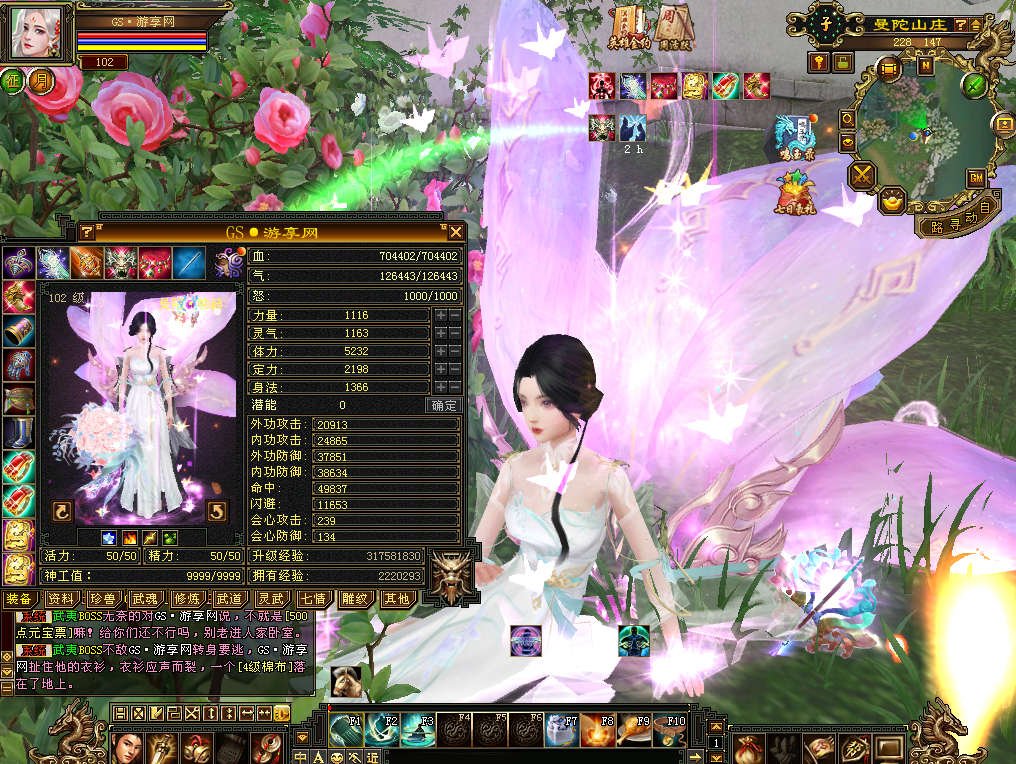The image size is (1016, 764).
Task: Rotate character model left
Action: 62,512
